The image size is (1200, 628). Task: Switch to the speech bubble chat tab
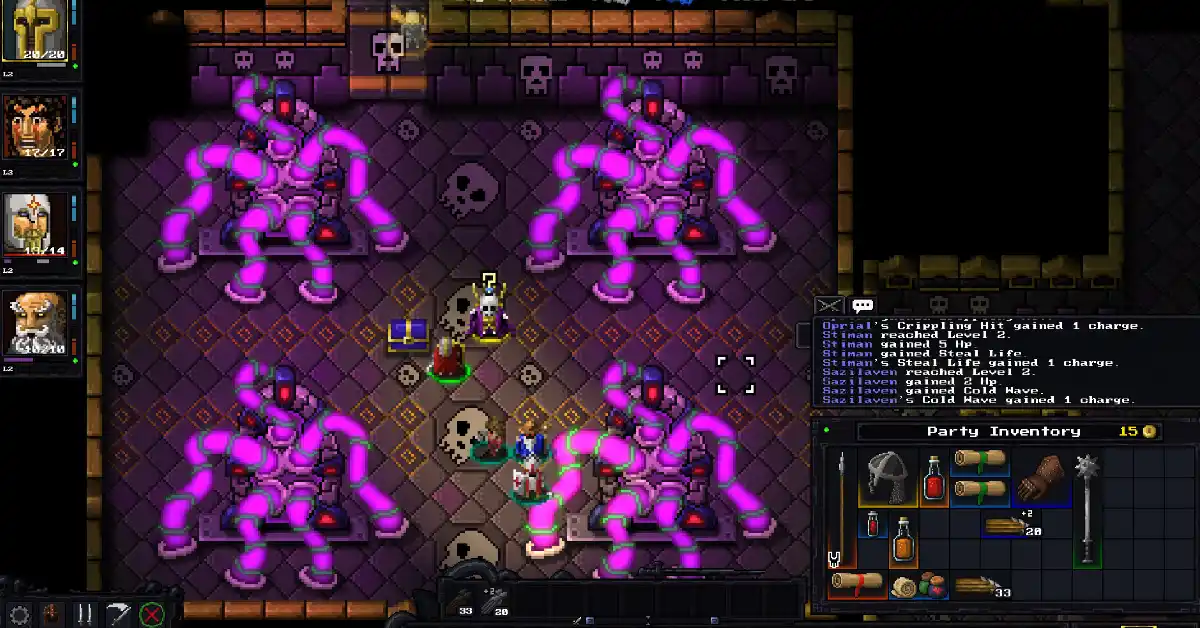pos(862,306)
